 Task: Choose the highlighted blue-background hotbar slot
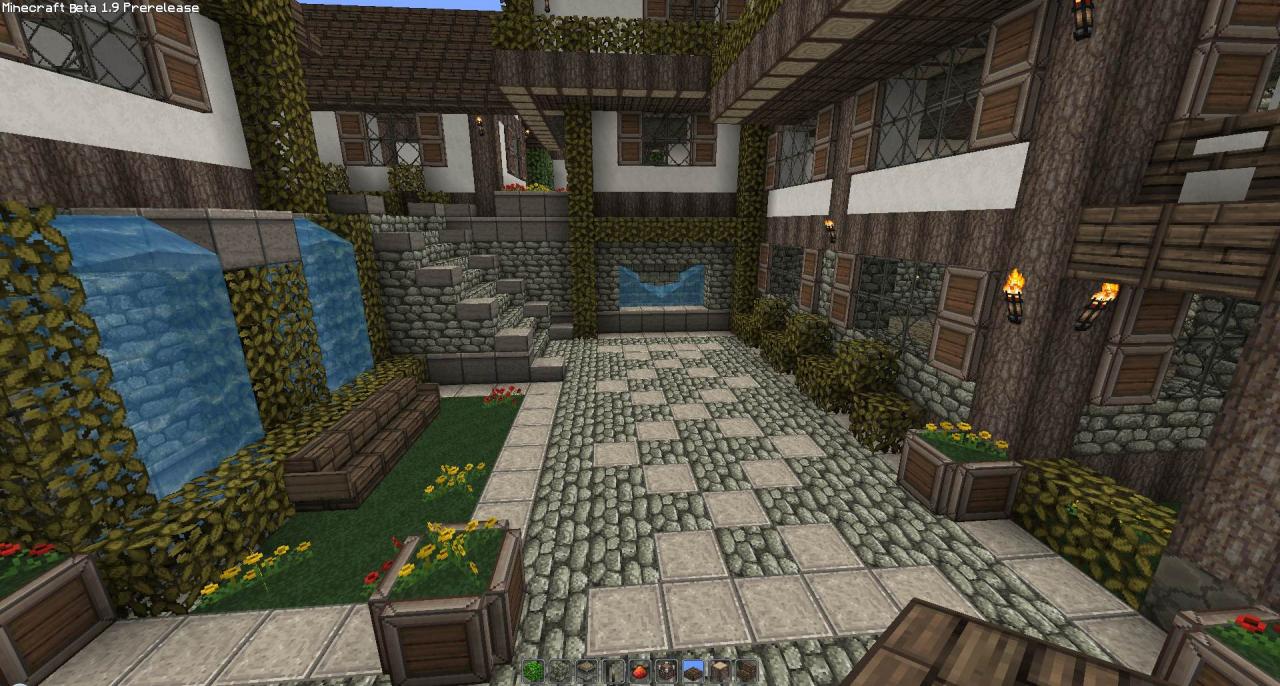point(693,671)
